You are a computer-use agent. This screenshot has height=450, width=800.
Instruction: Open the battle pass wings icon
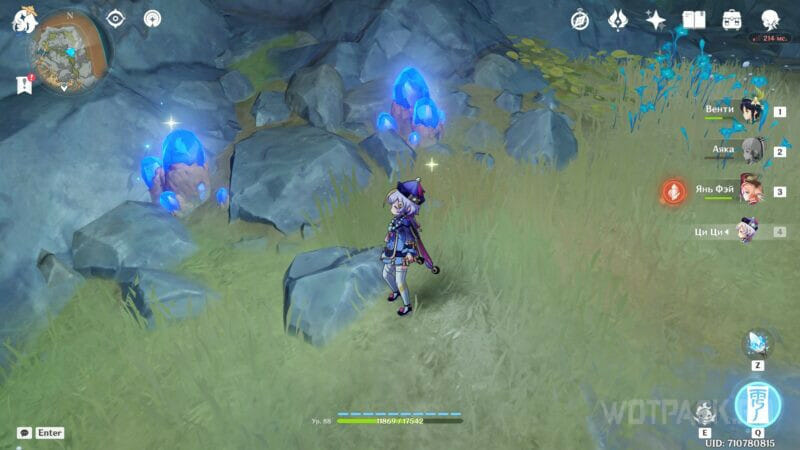(618, 19)
